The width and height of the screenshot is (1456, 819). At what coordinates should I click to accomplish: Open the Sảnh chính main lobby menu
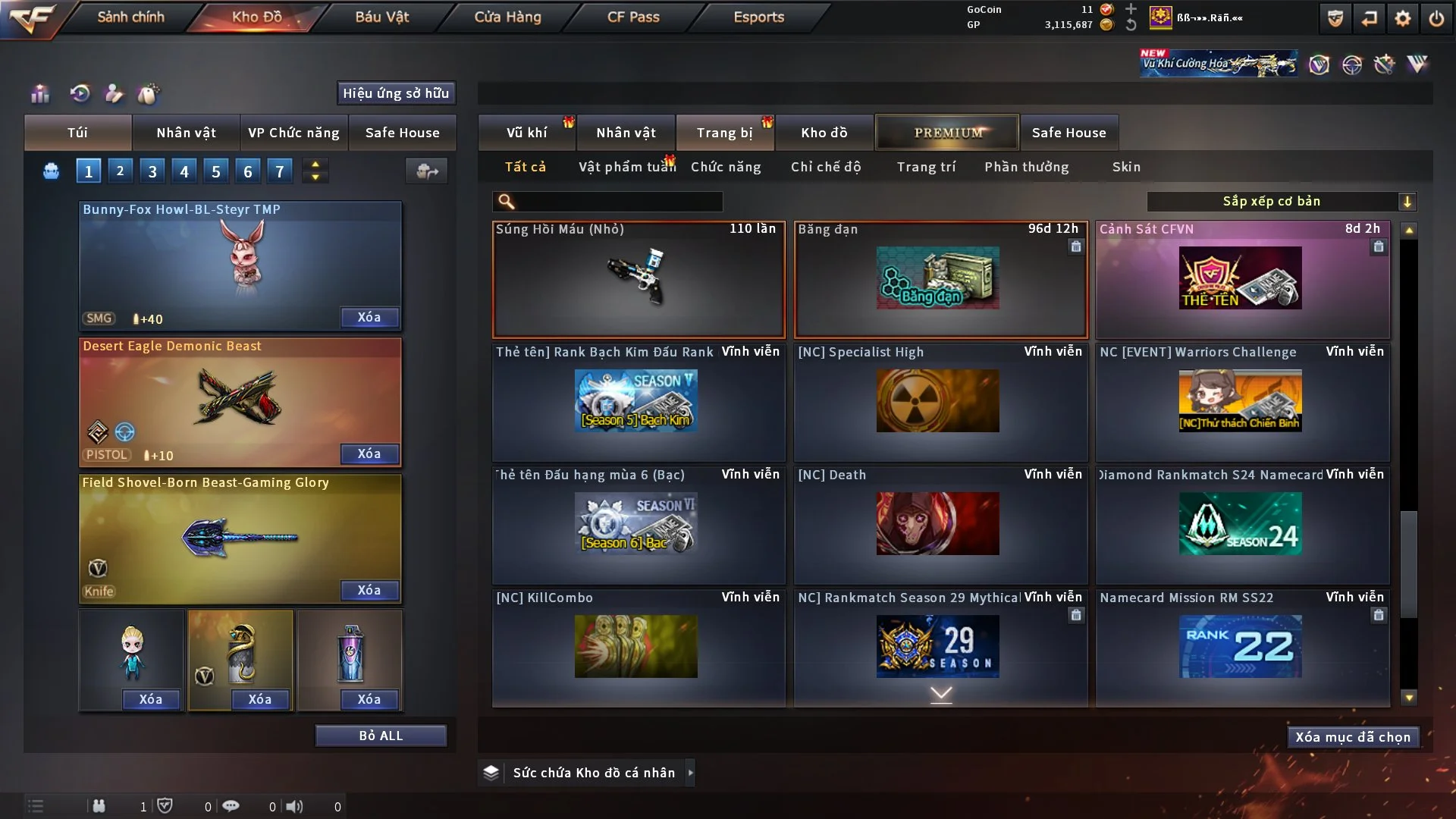pos(130,17)
